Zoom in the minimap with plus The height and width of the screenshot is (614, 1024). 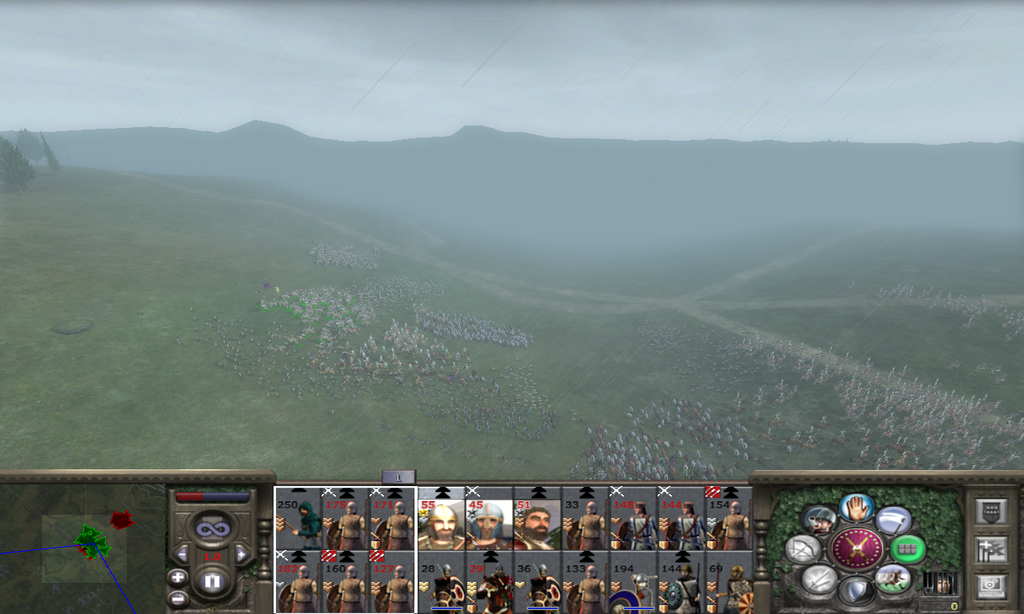178,577
